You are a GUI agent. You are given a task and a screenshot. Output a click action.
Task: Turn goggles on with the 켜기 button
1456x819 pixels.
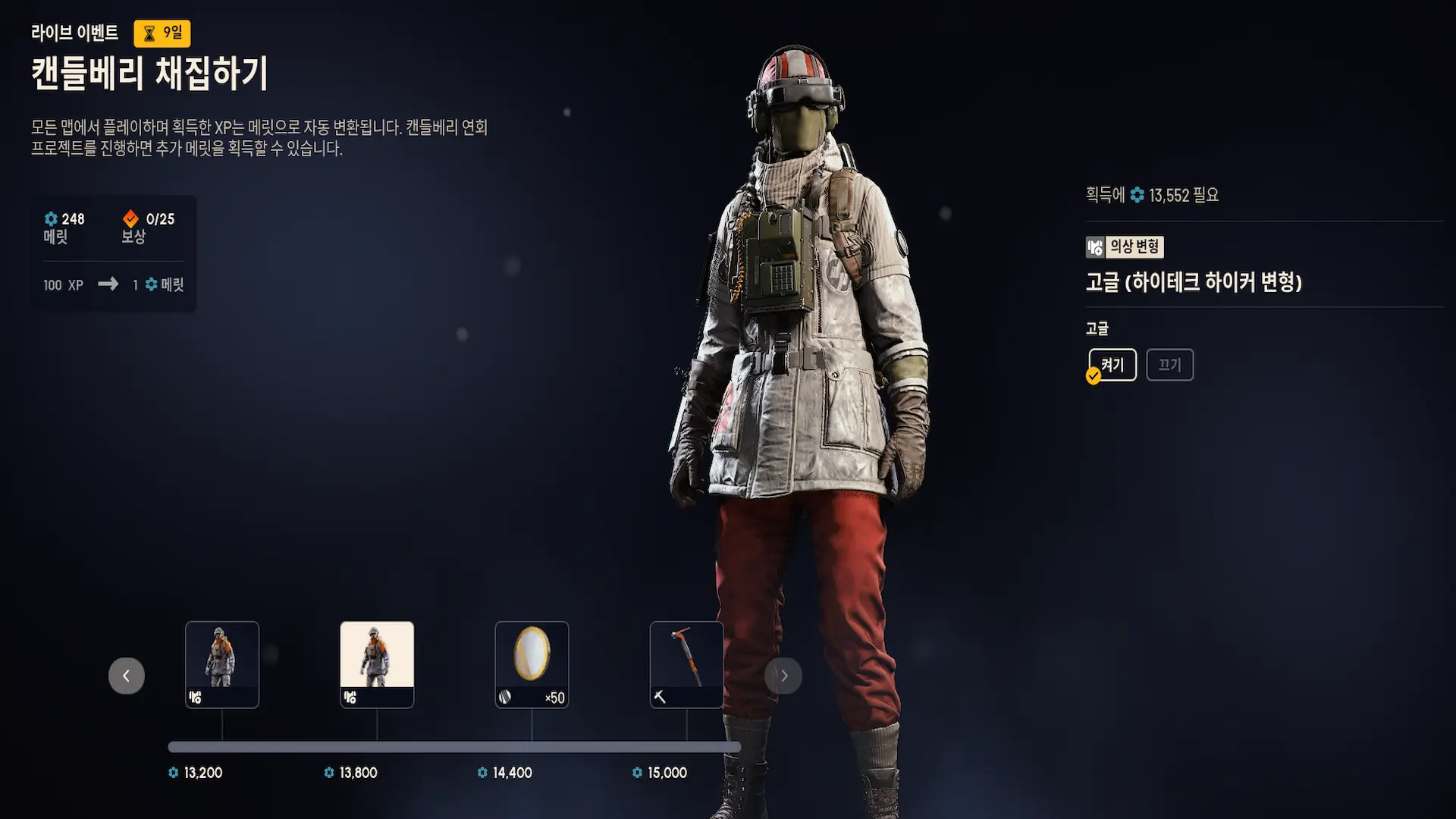tap(1112, 365)
